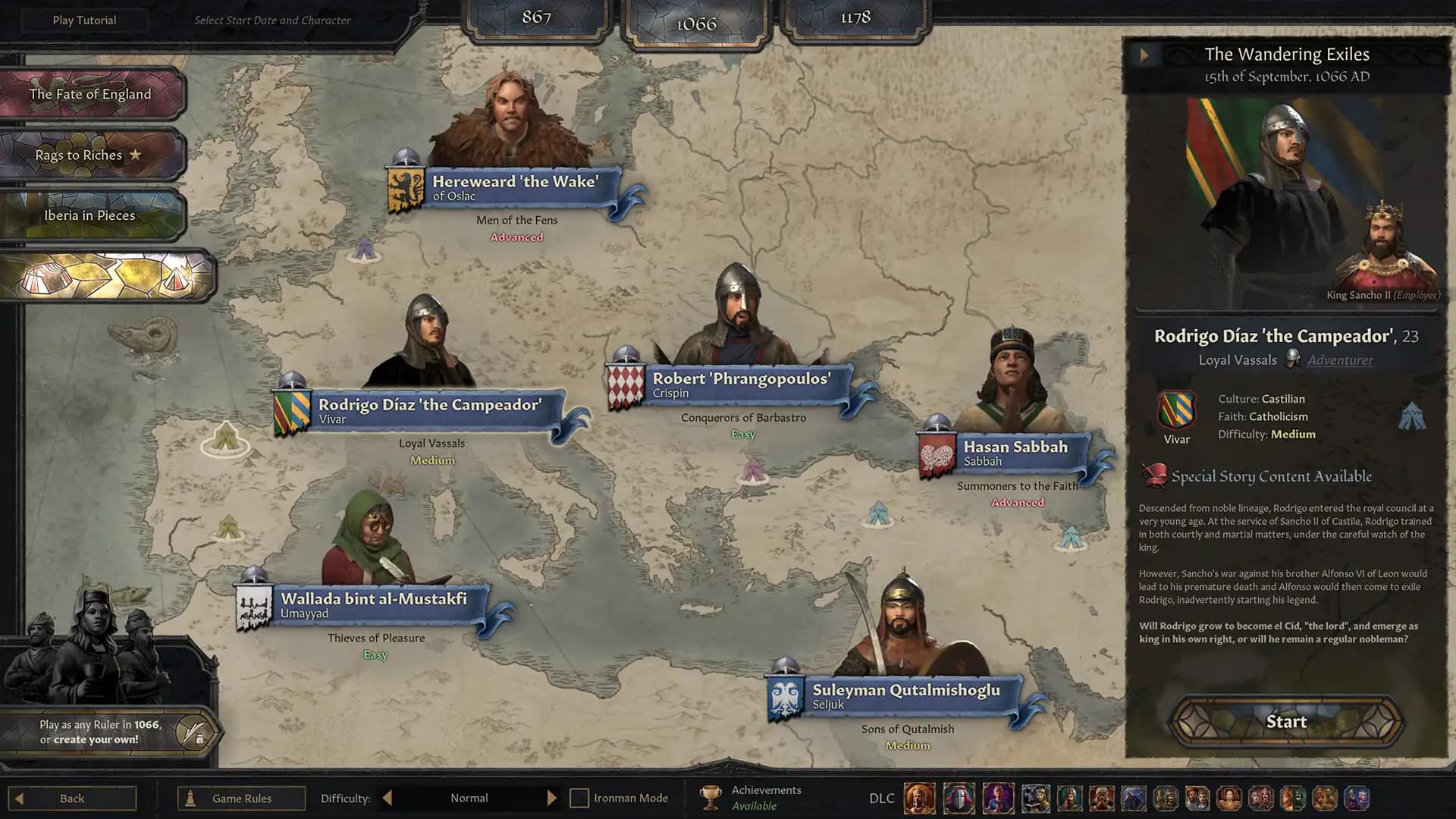This screenshot has height=819, width=1456.
Task: Open the 'Adventurer' link in the side panel
Action: [1340, 360]
